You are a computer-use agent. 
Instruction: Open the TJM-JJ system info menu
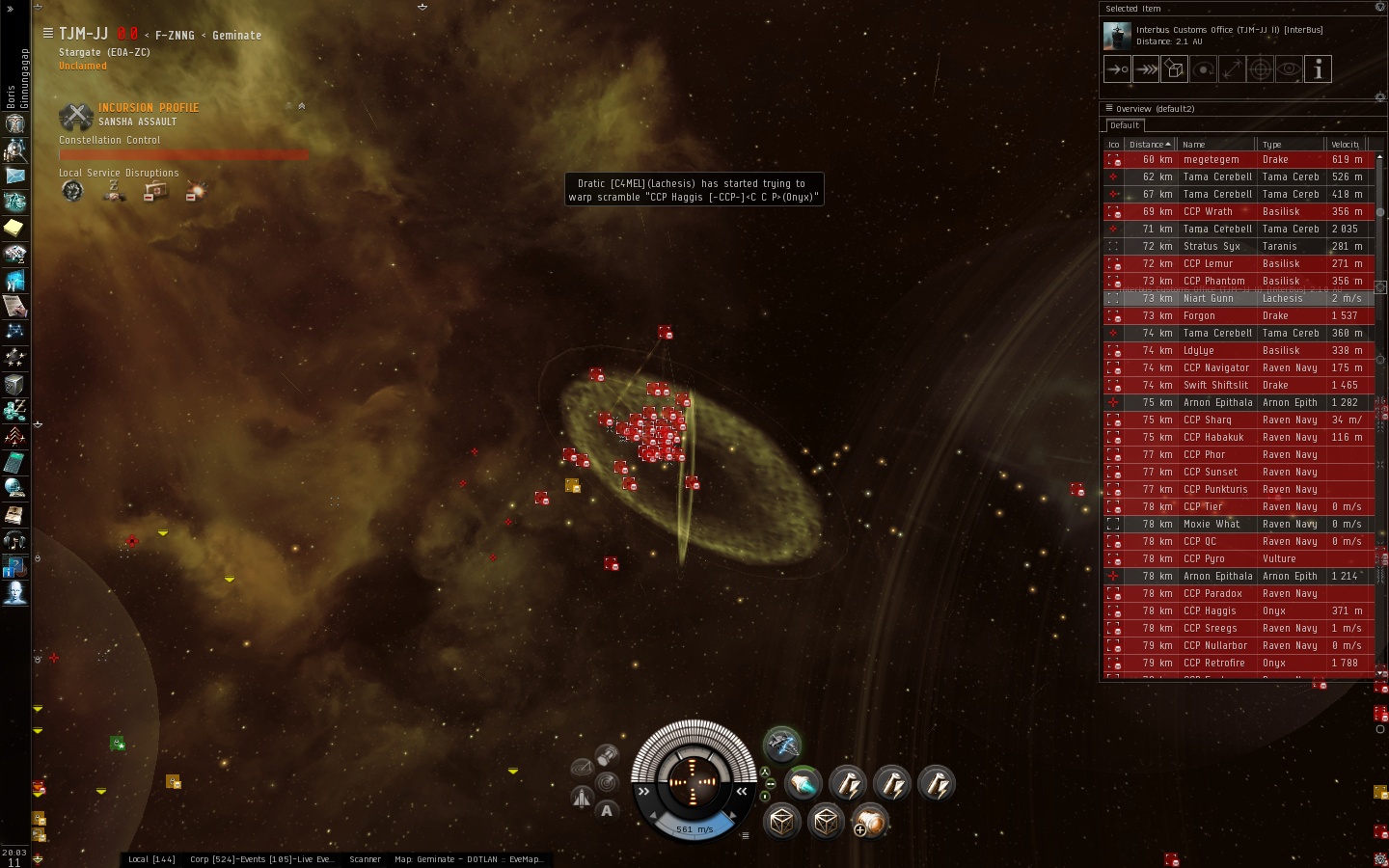(x=47, y=34)
